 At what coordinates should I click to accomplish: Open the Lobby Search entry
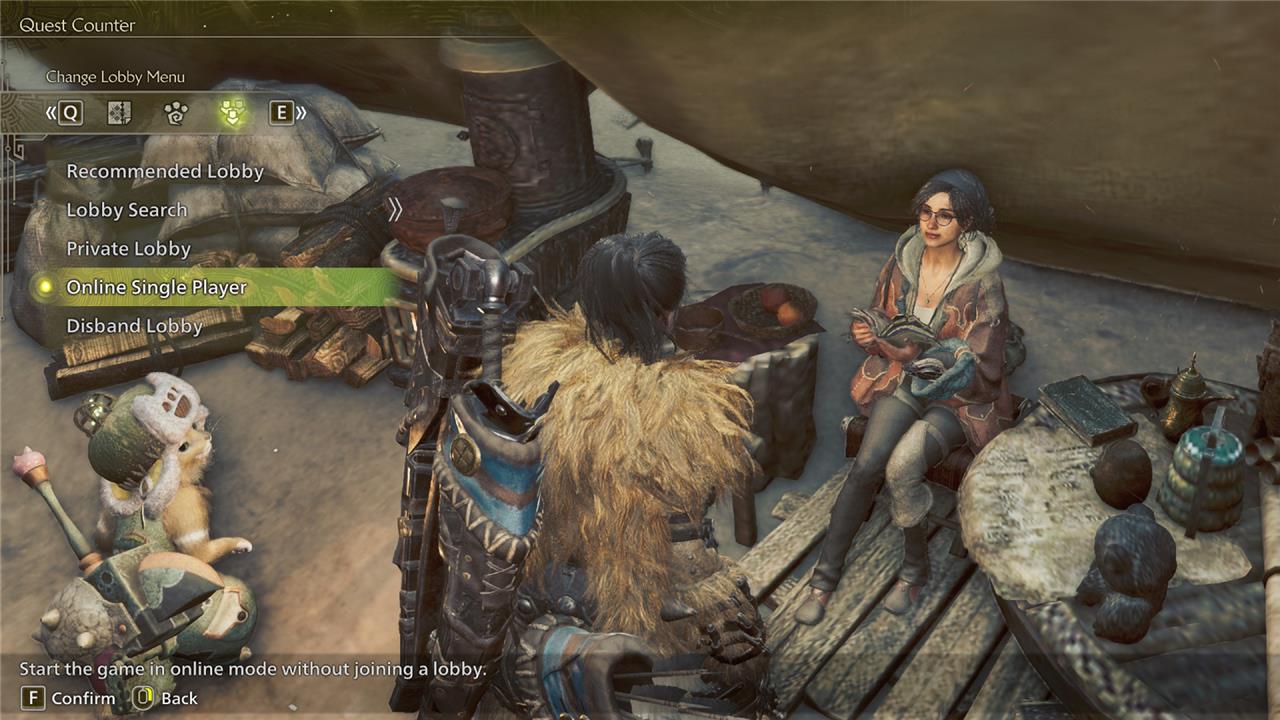[x=127, y=210]
